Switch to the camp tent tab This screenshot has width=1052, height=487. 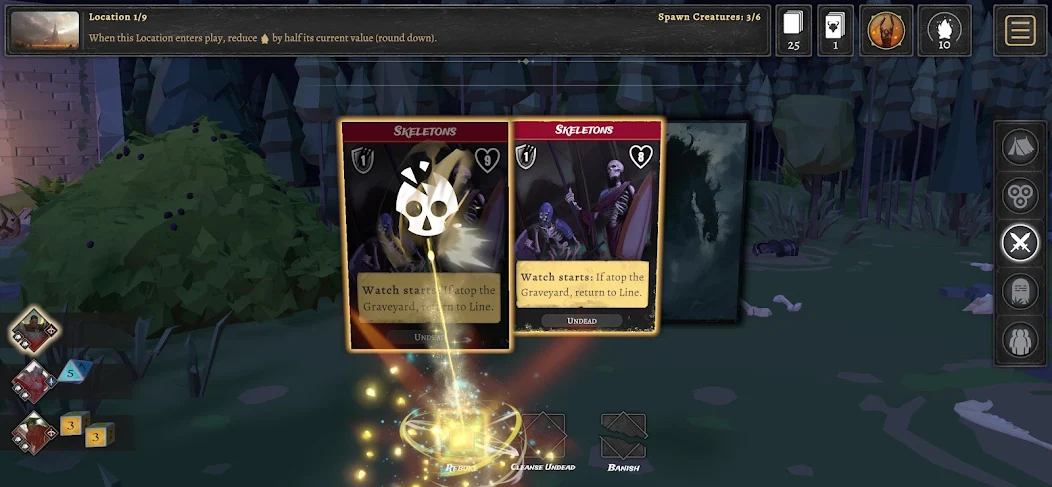point(1020,147)
